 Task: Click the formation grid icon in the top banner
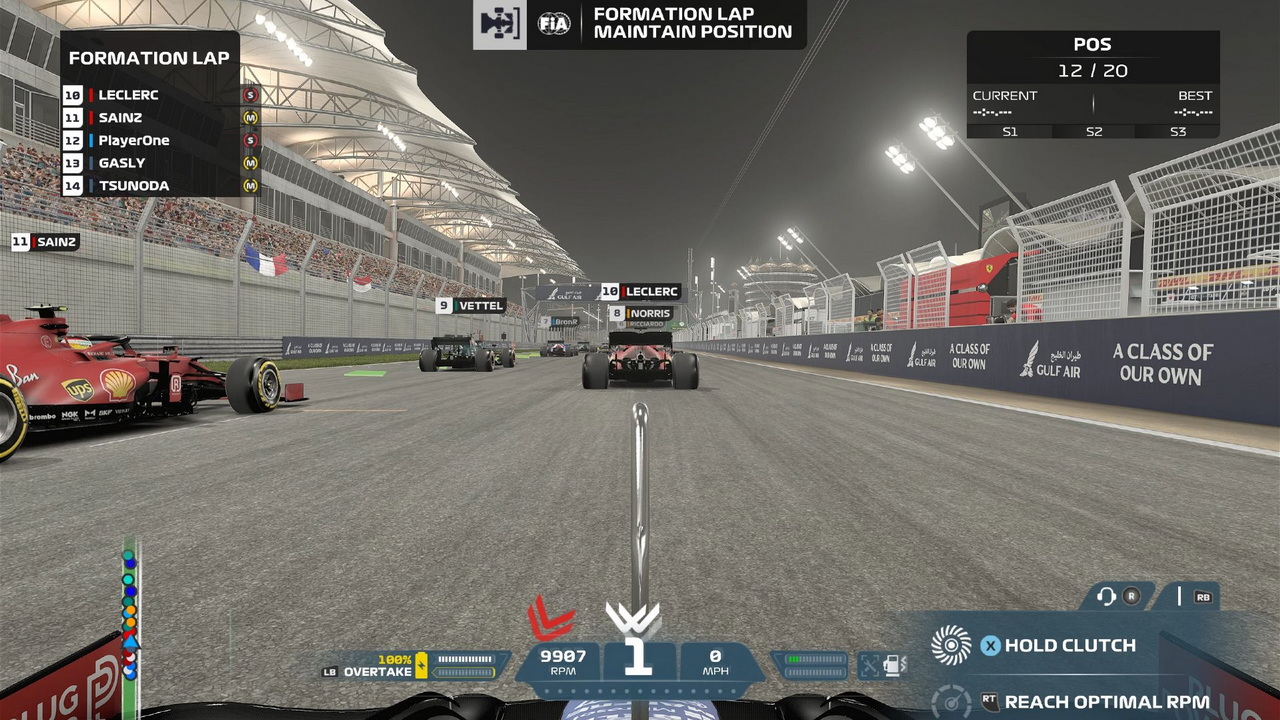pyautogui.click(x=499, y=24)
